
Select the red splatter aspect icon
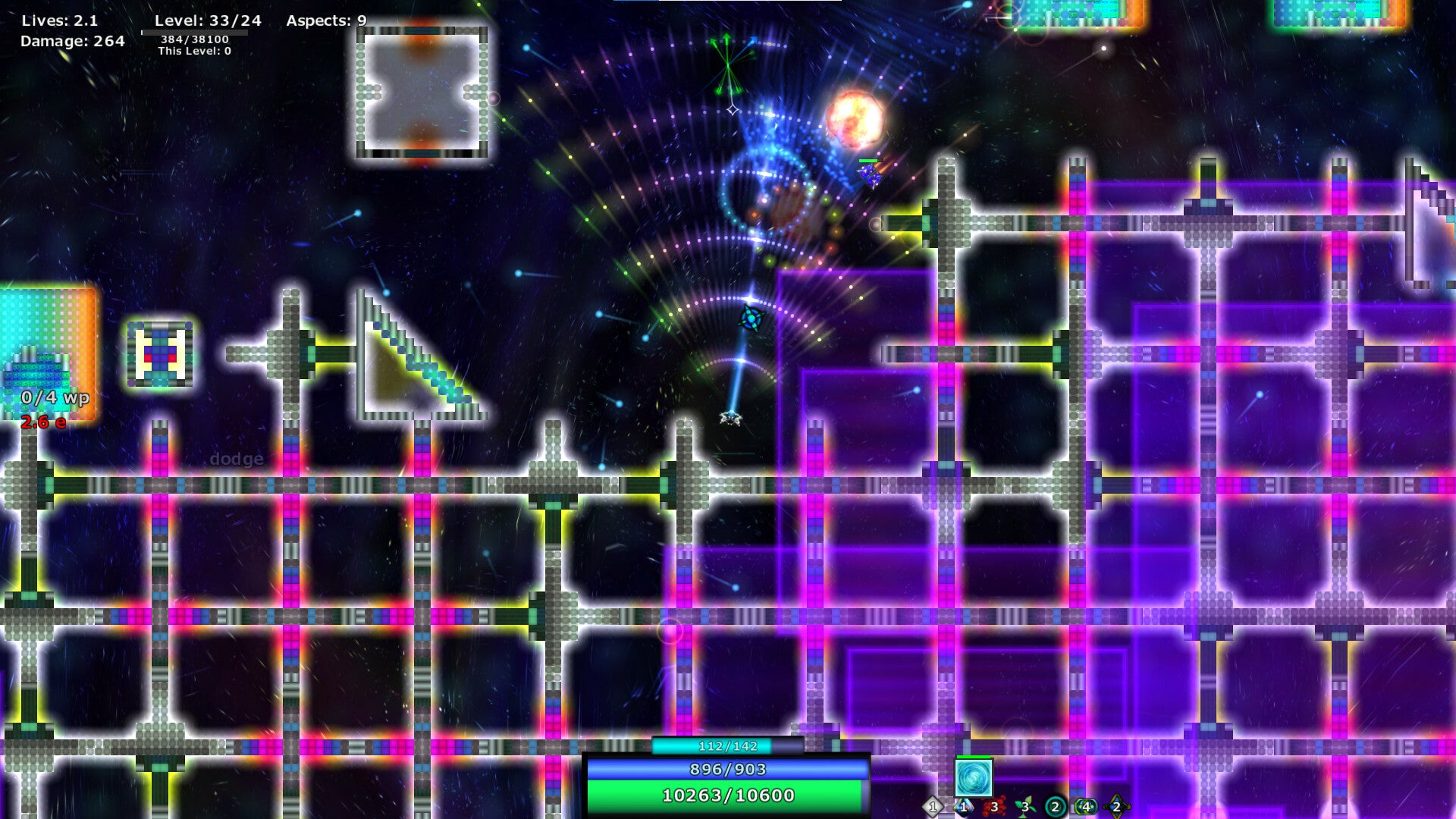(994, 807)
